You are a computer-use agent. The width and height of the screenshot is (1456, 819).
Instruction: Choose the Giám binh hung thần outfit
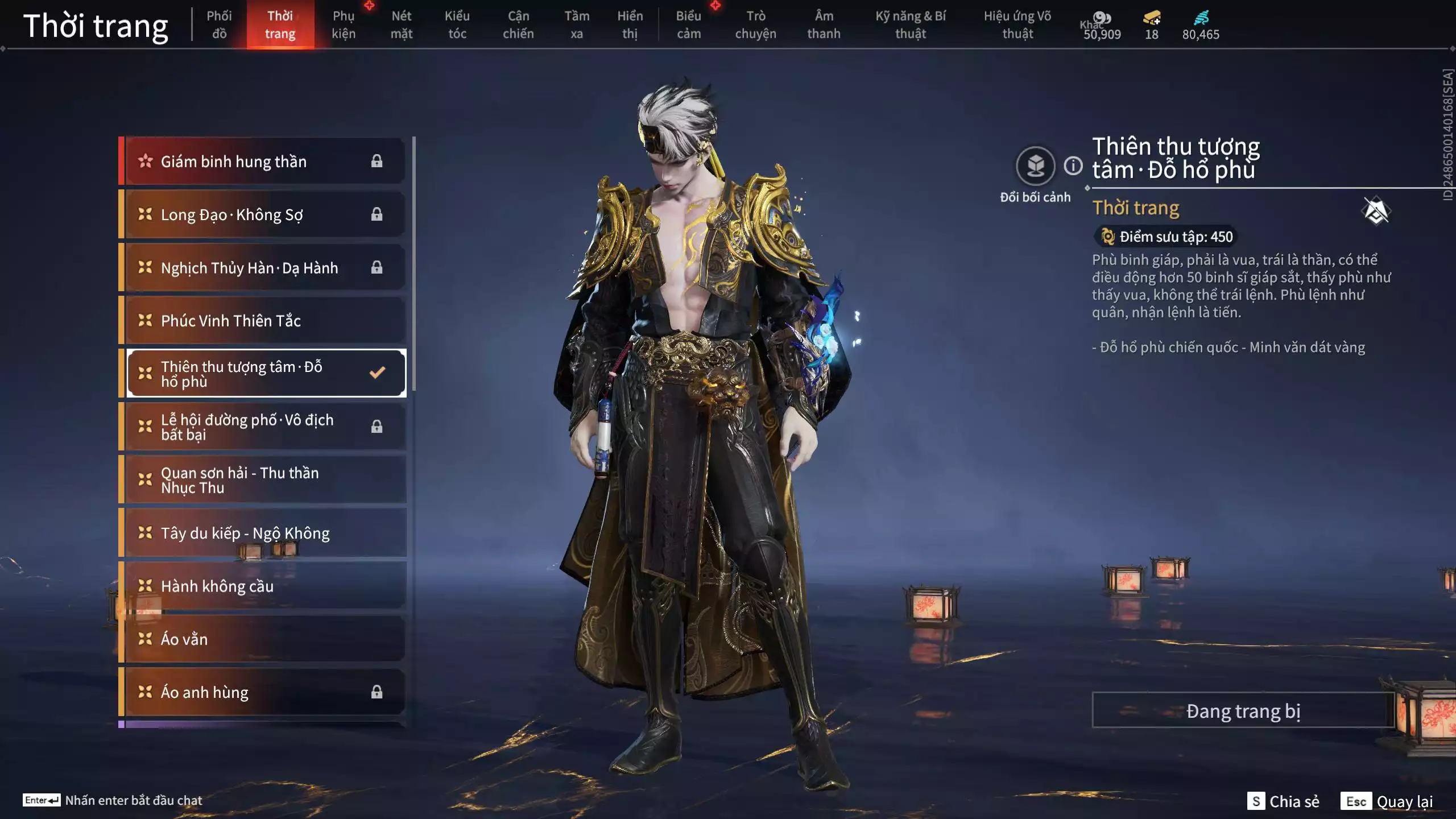[x=264, y=162]
